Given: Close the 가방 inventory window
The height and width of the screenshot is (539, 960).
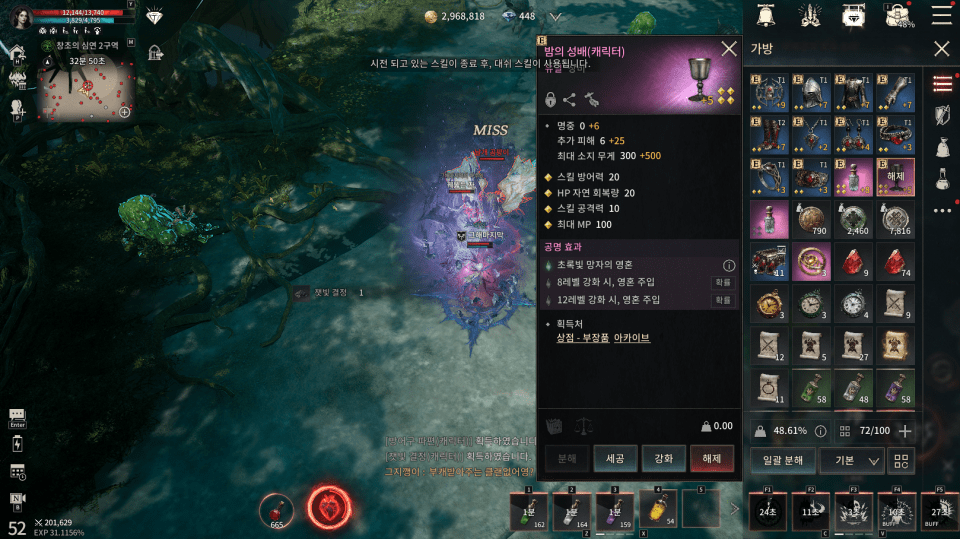Looking at the screenshot, I should pos(941,49).
